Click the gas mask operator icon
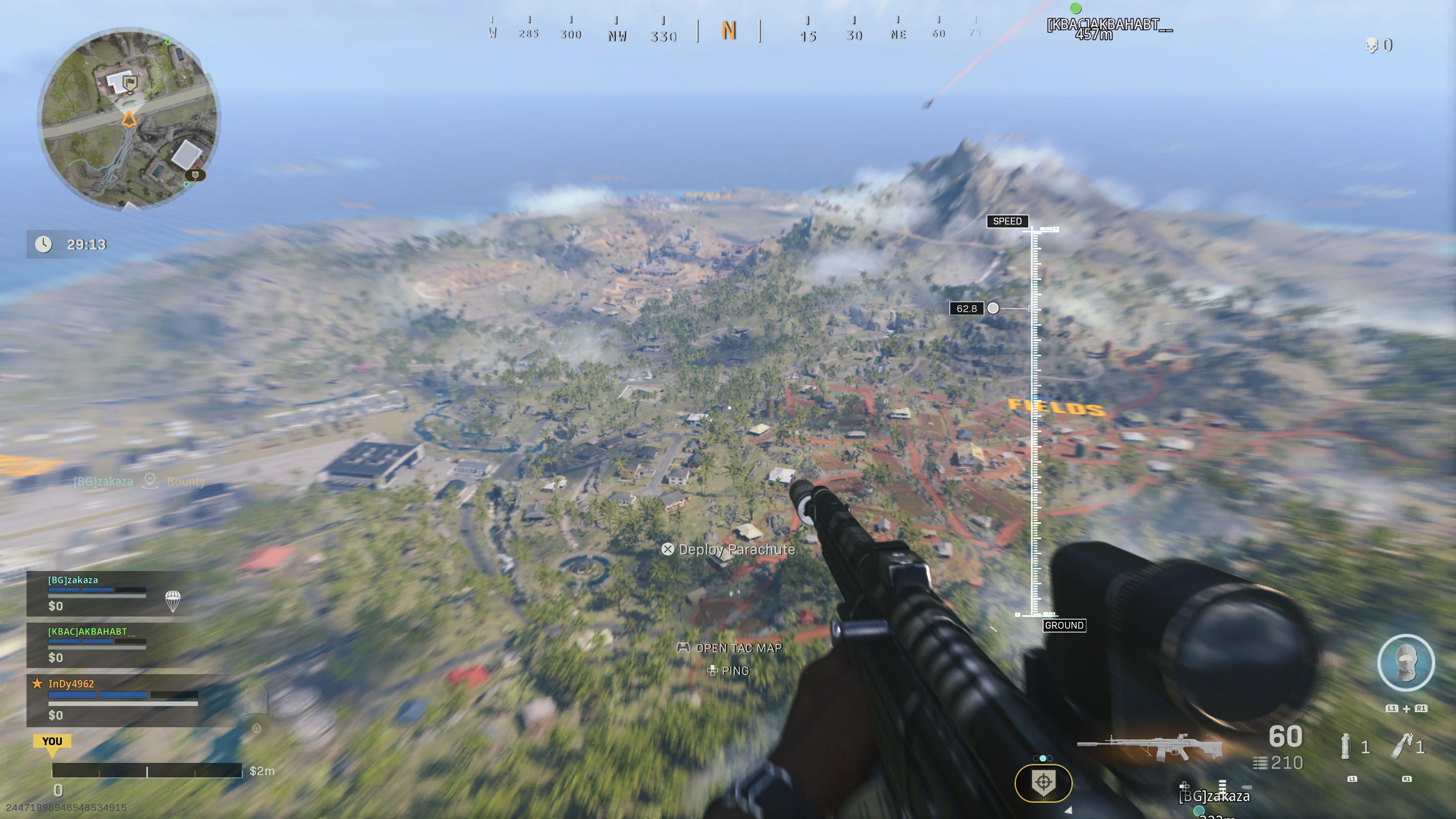Screen dimensions: 1456x819 click(x=1406, y=663)
